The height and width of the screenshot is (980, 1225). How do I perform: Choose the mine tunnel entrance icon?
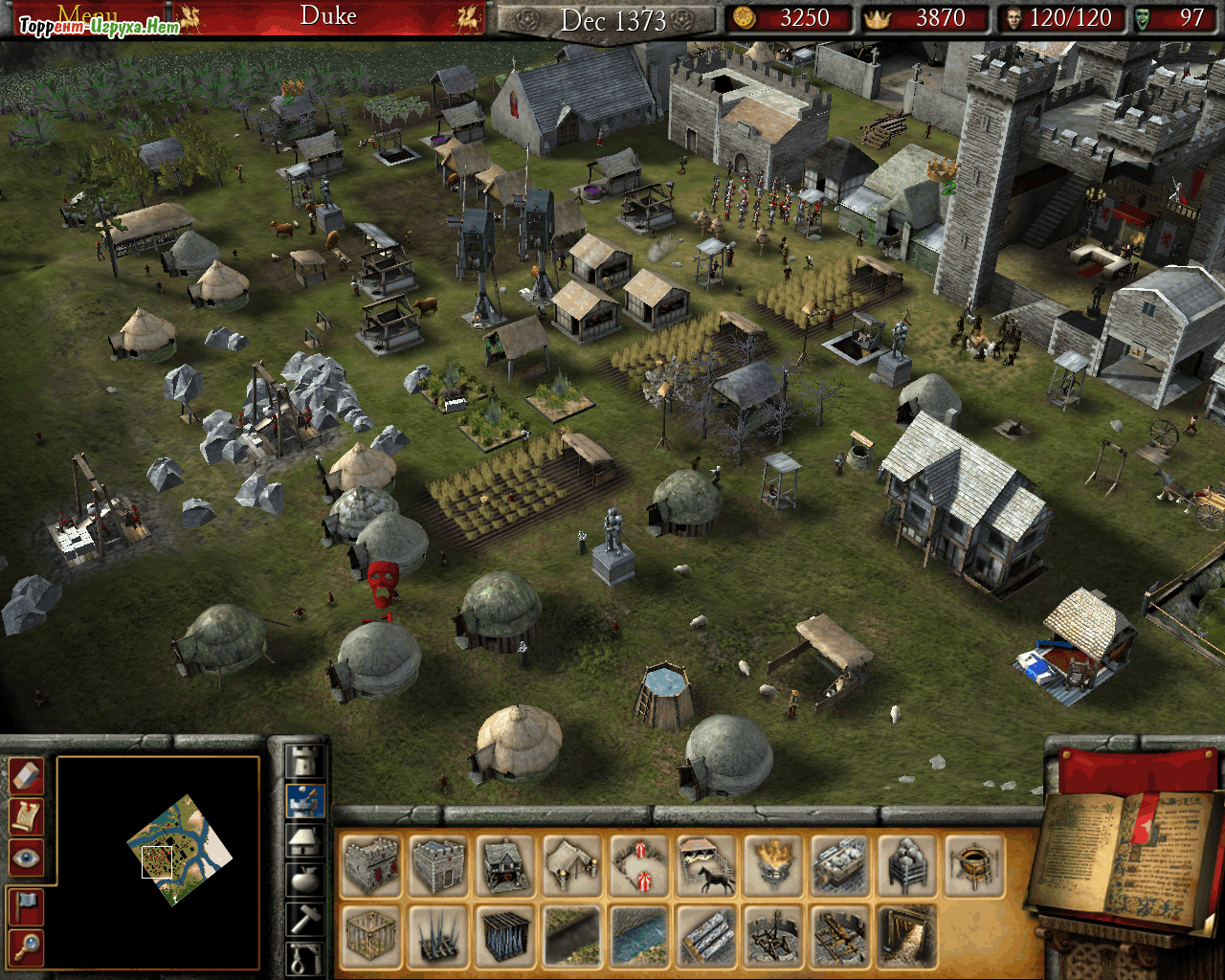pos(907,935)
